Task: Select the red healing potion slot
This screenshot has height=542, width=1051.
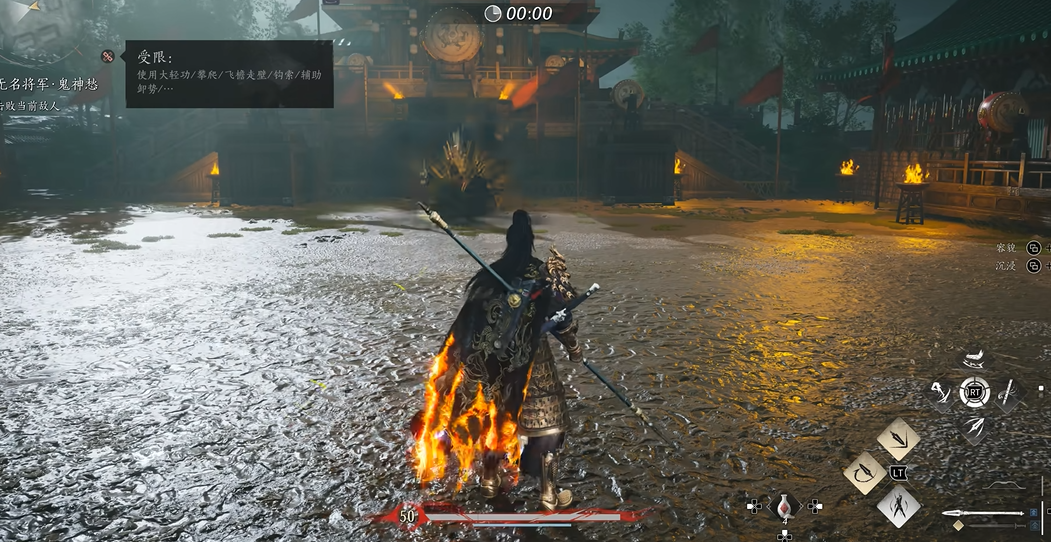Action: (785, 507)
